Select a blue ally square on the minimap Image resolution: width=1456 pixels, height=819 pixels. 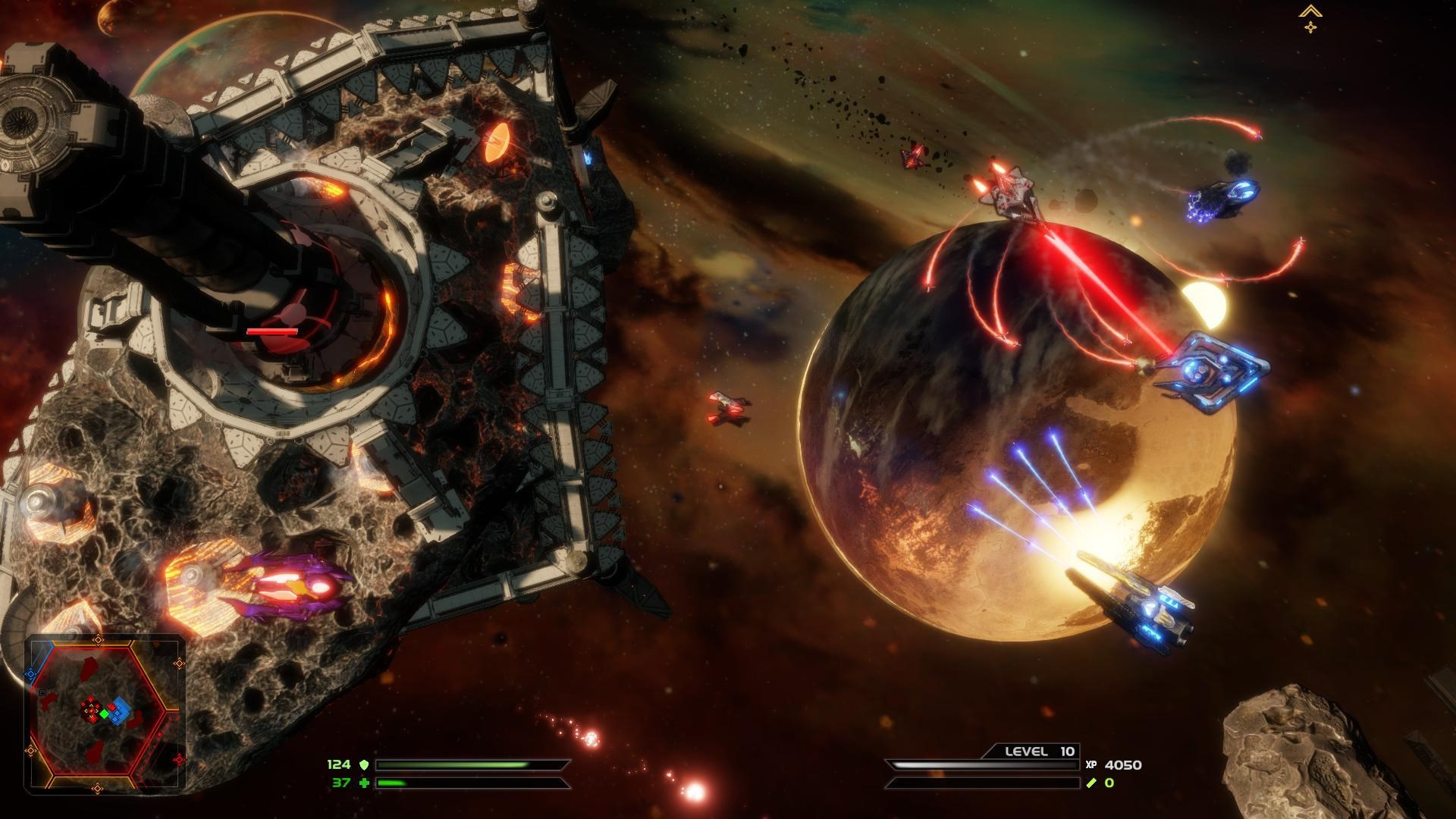tap(120, 713)
